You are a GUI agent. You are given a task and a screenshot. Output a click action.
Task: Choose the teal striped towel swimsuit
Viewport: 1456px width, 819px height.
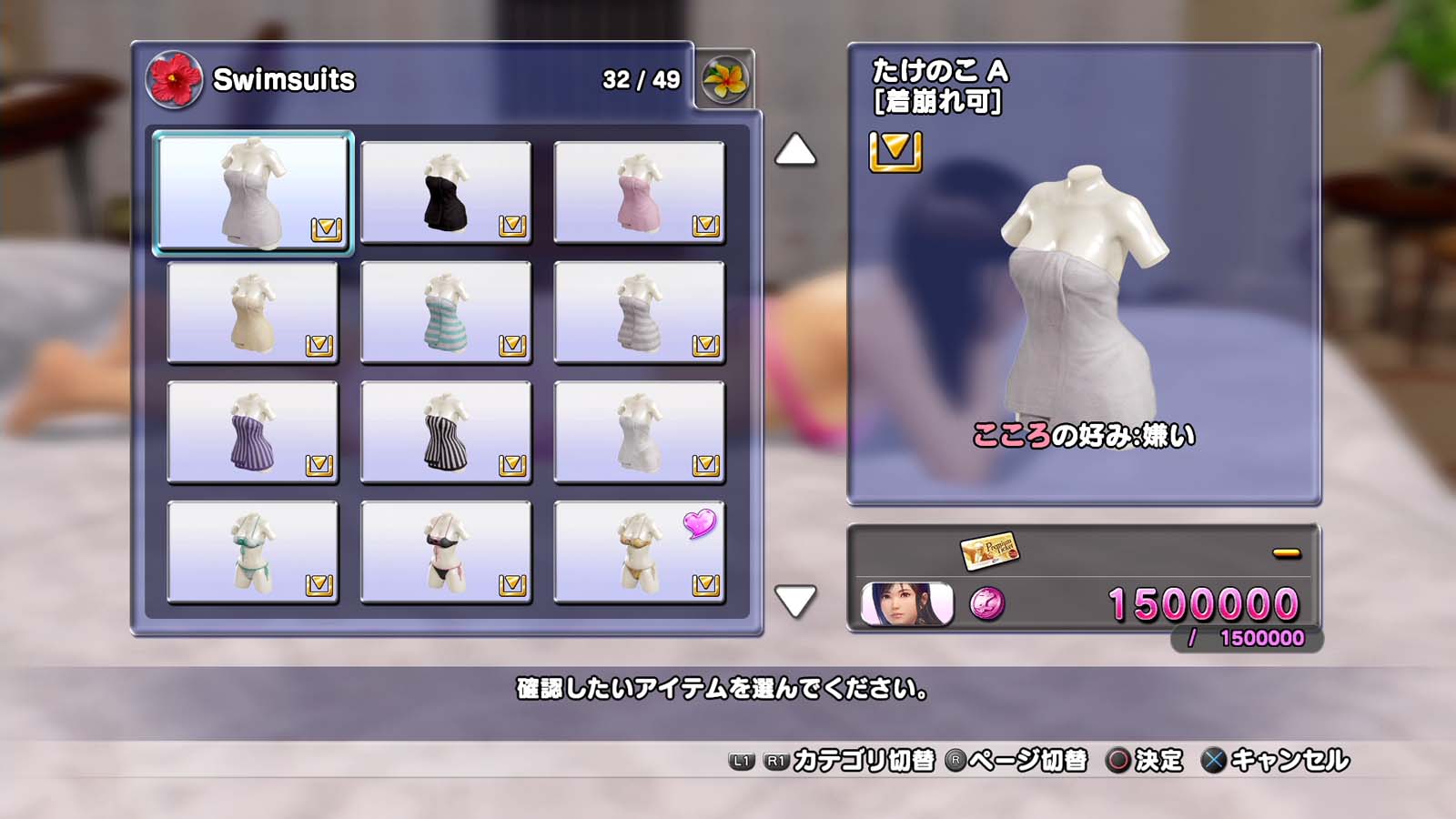(x=446, y=312)
